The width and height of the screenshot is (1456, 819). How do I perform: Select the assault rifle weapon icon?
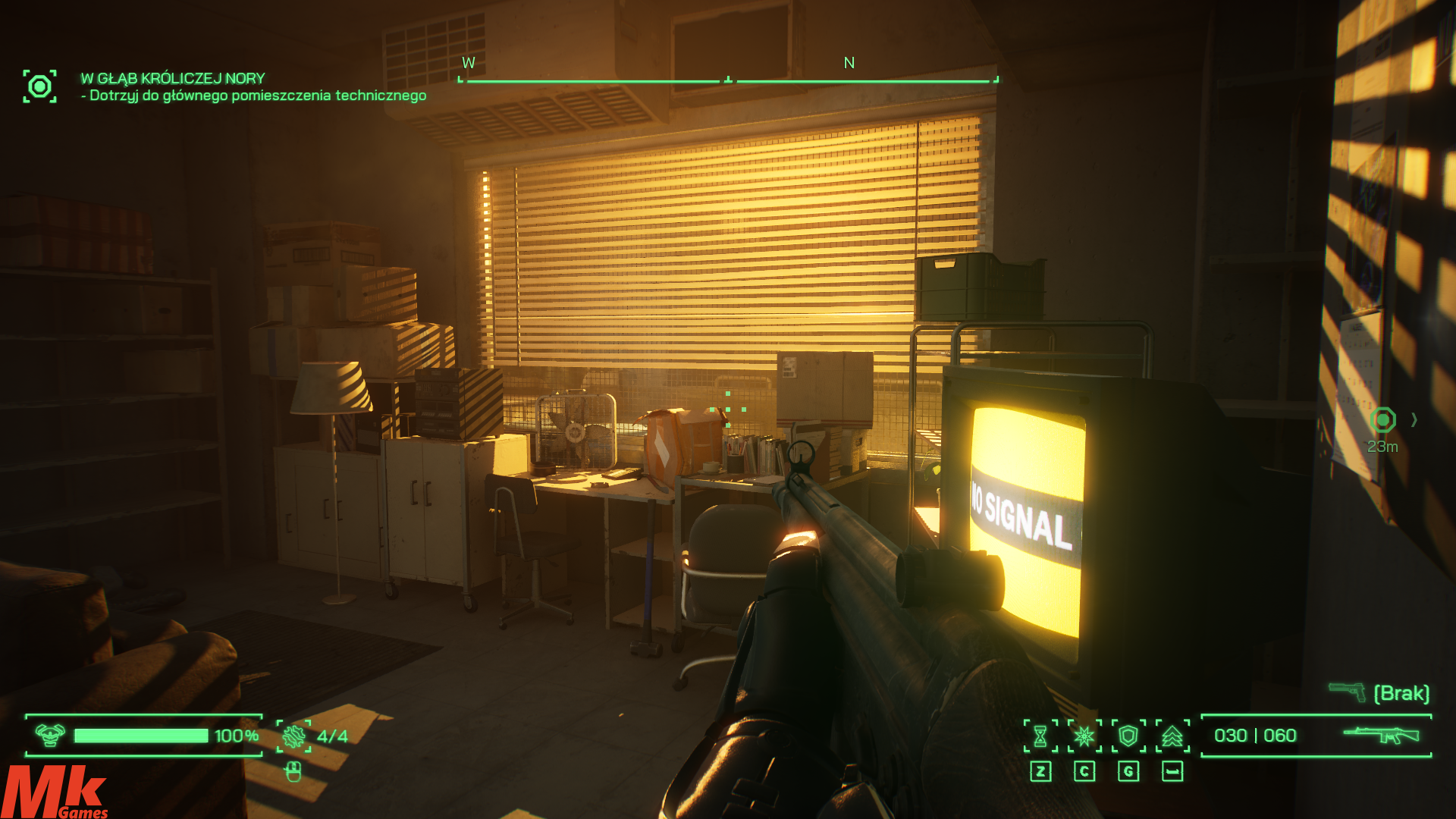coord(1381,735)
